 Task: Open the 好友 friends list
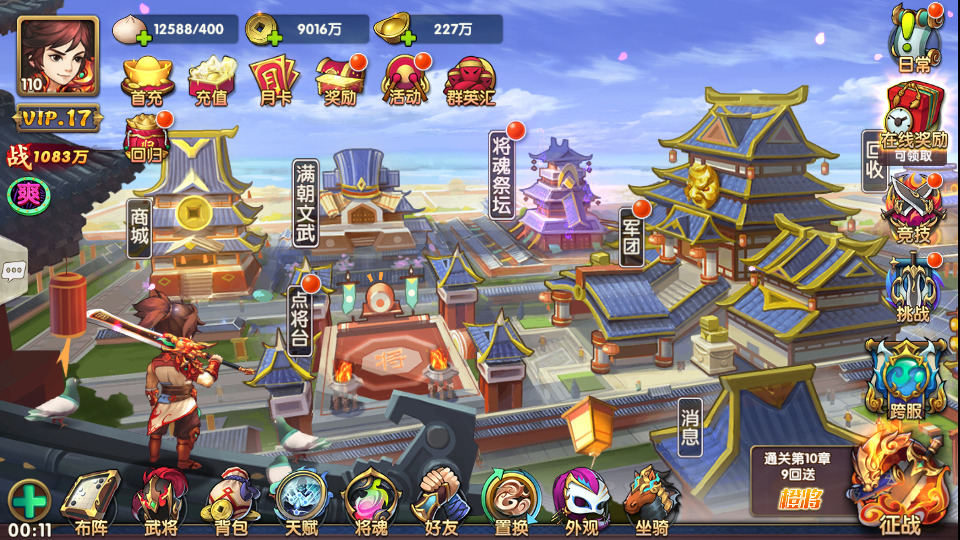tap(441, 498)
